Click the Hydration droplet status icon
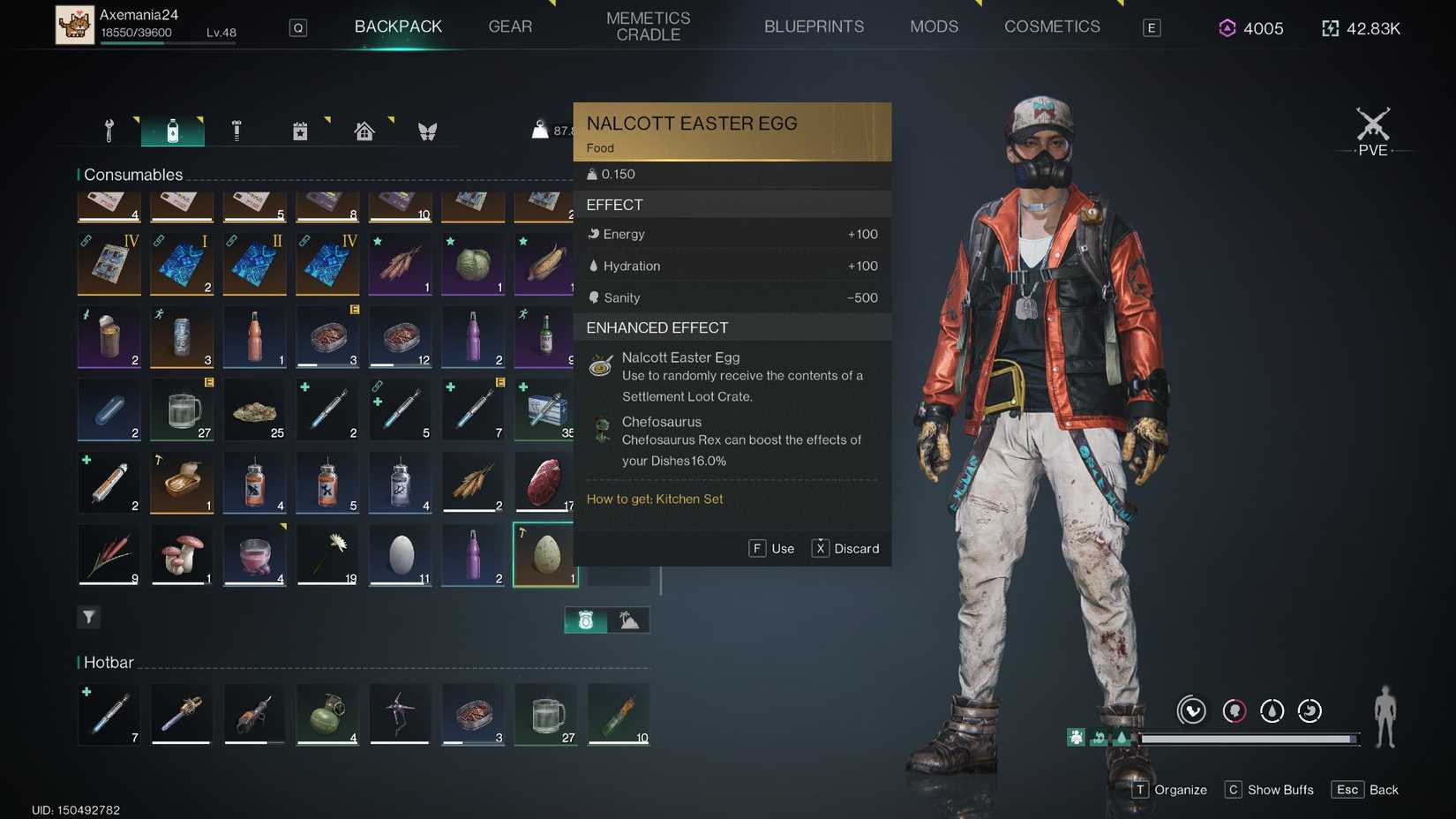 (594, 266)
